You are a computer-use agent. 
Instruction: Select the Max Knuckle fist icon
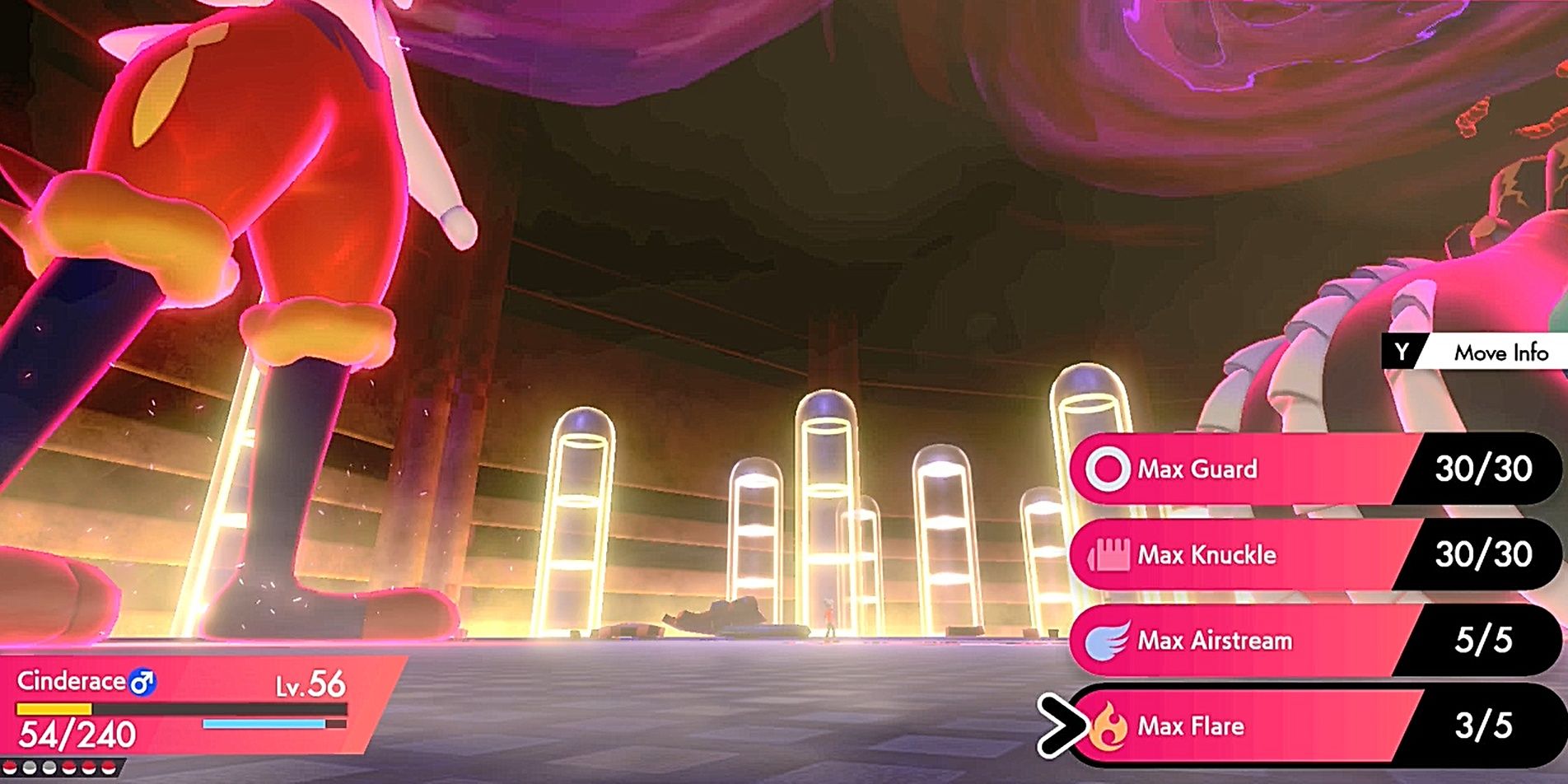[x=1112, y=556]
